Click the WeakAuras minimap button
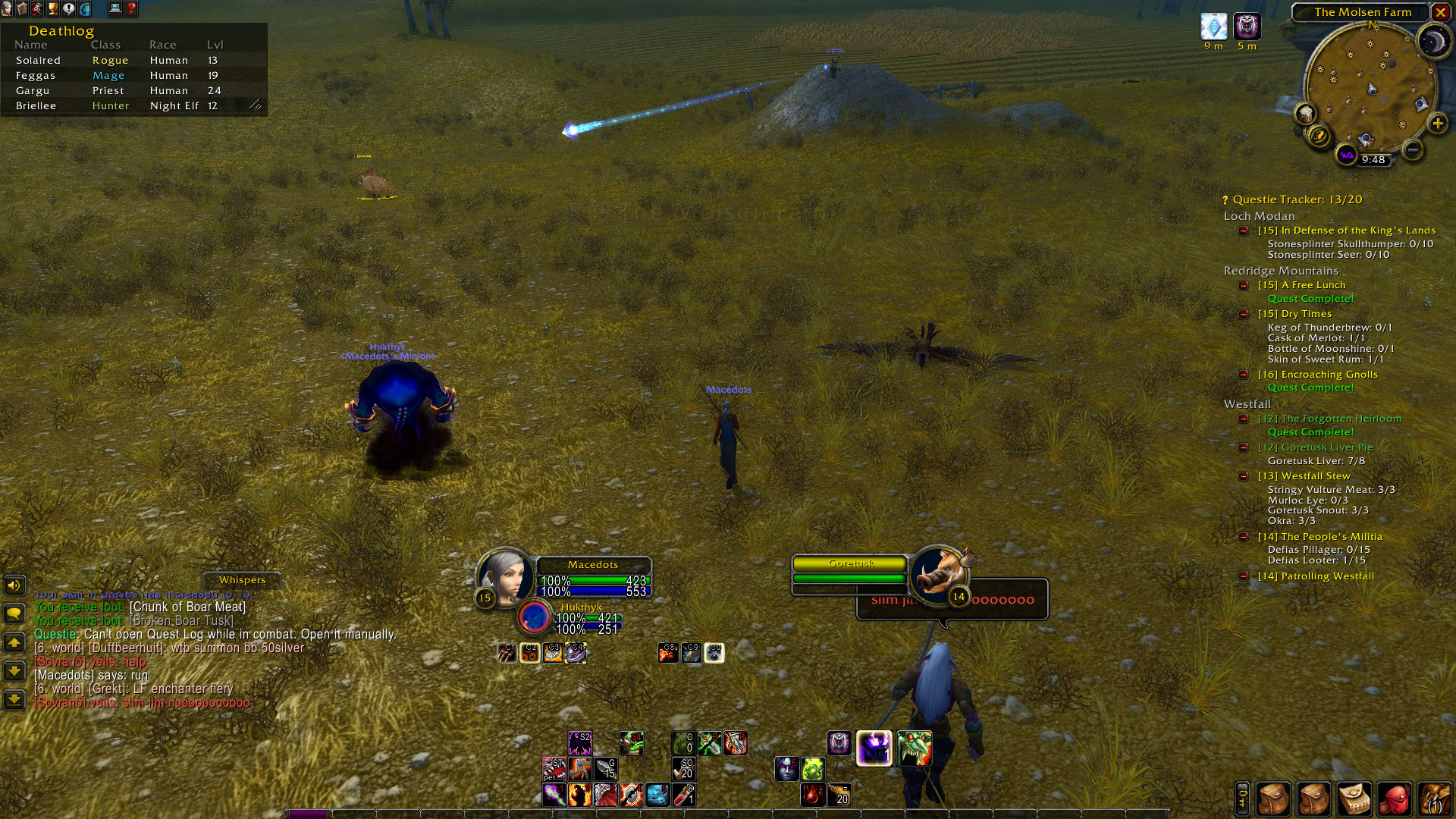 click(1346, 155)
